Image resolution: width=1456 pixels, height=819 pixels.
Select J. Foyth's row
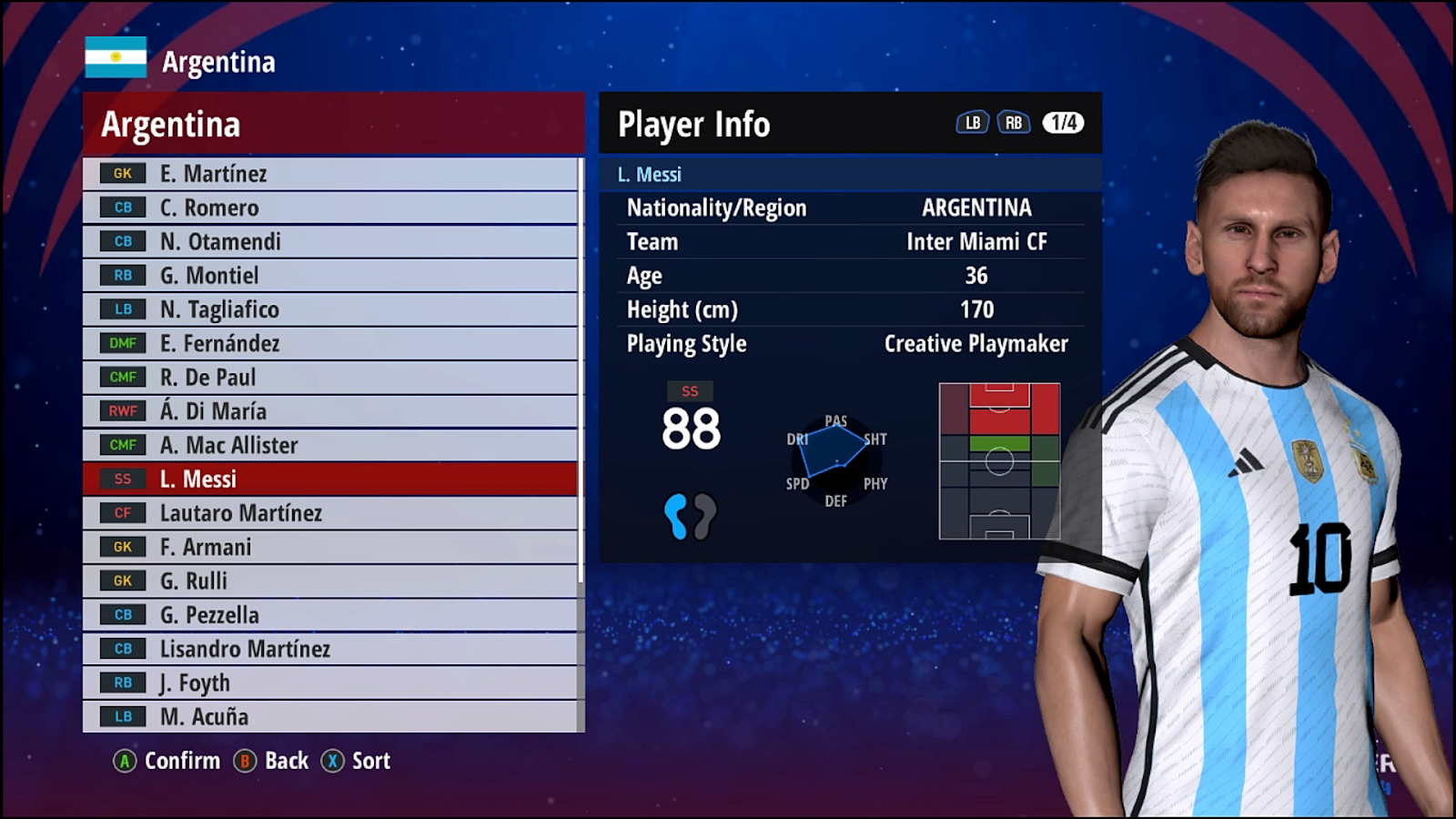329,682
